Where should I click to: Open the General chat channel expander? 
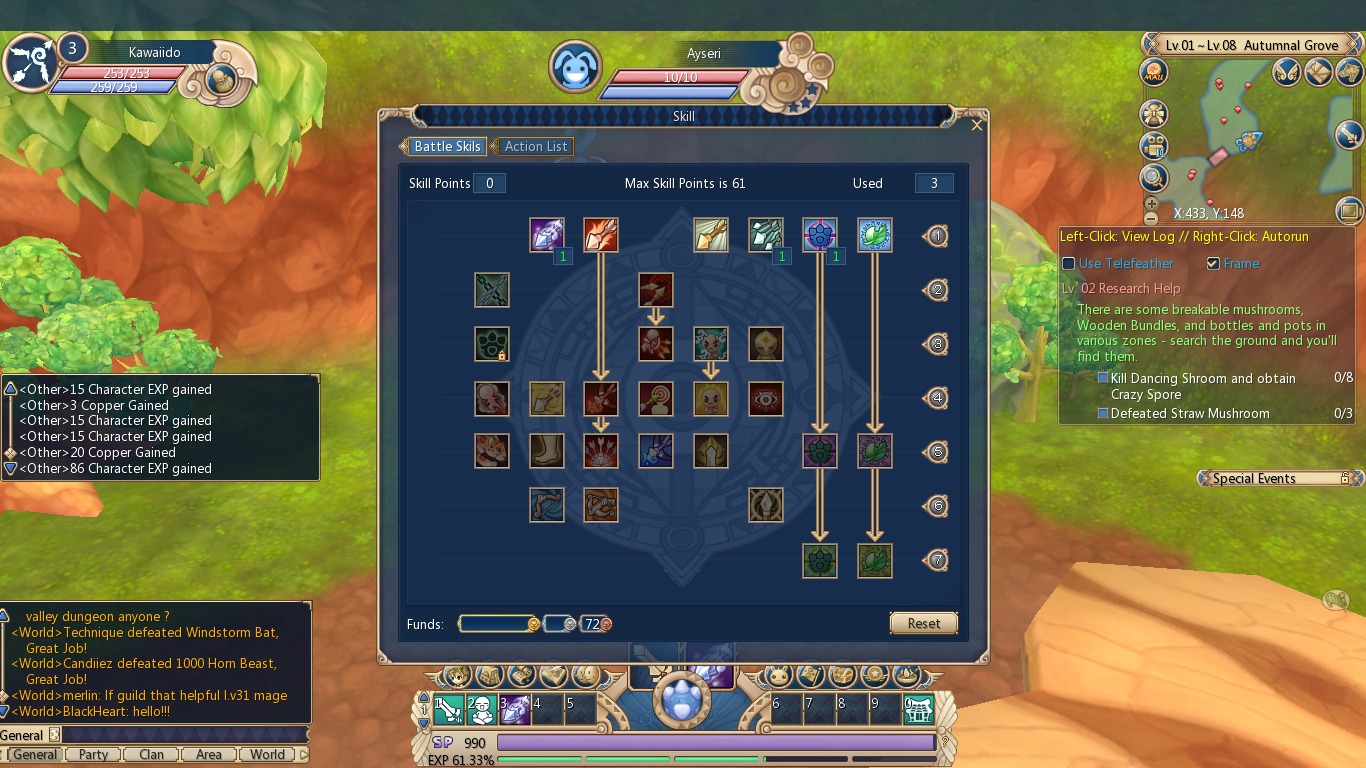(x=55, y=733)
